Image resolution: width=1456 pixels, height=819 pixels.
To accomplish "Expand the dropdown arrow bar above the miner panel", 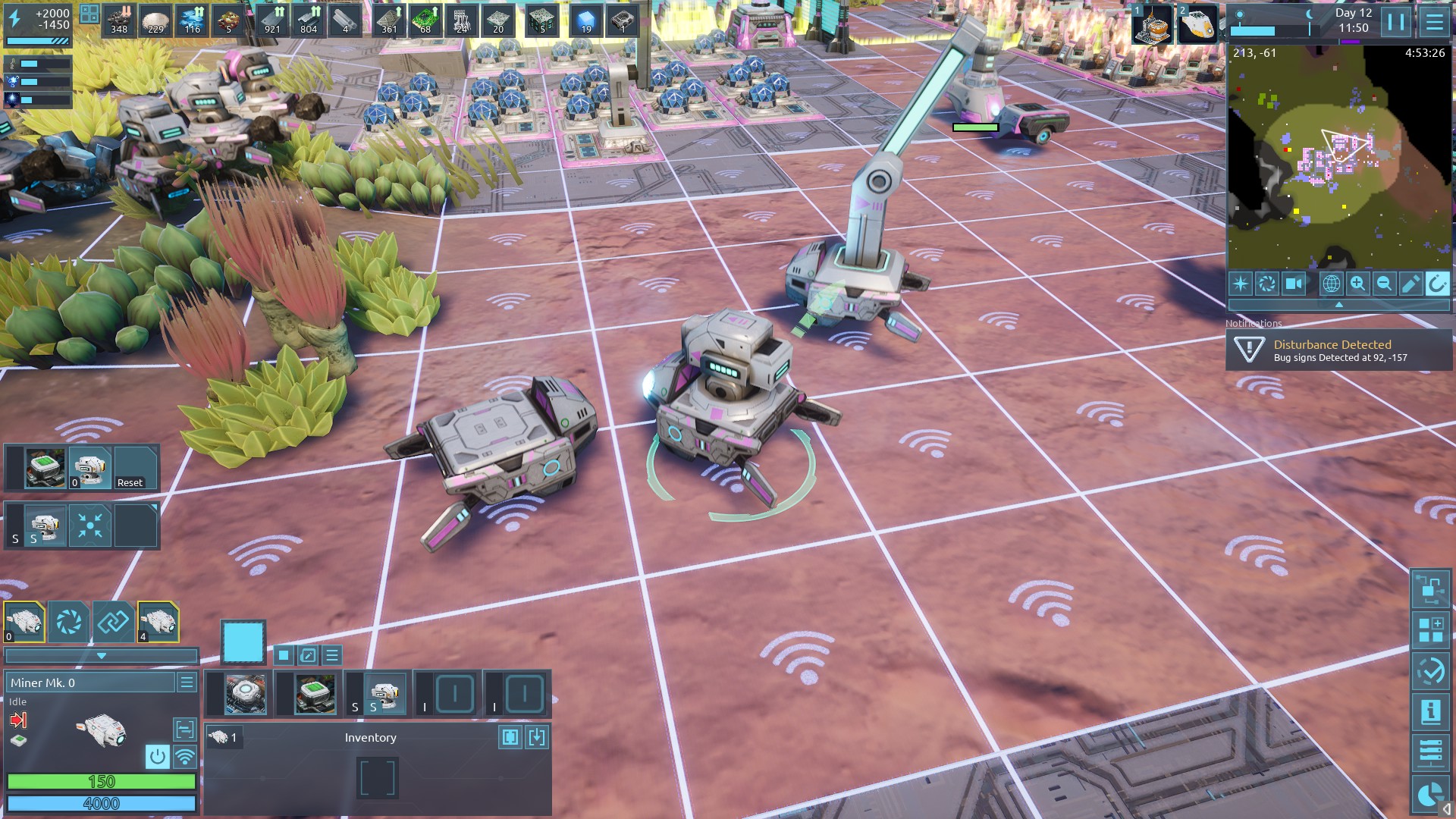I will (101, 656).
